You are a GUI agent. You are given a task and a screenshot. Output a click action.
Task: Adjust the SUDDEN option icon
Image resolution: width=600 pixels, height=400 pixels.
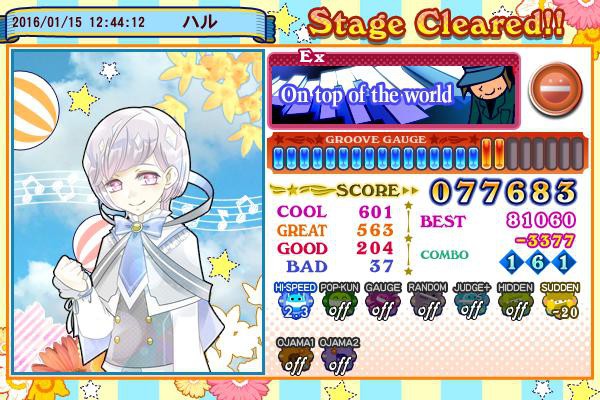pyautogui.click(x=560, y=304)
